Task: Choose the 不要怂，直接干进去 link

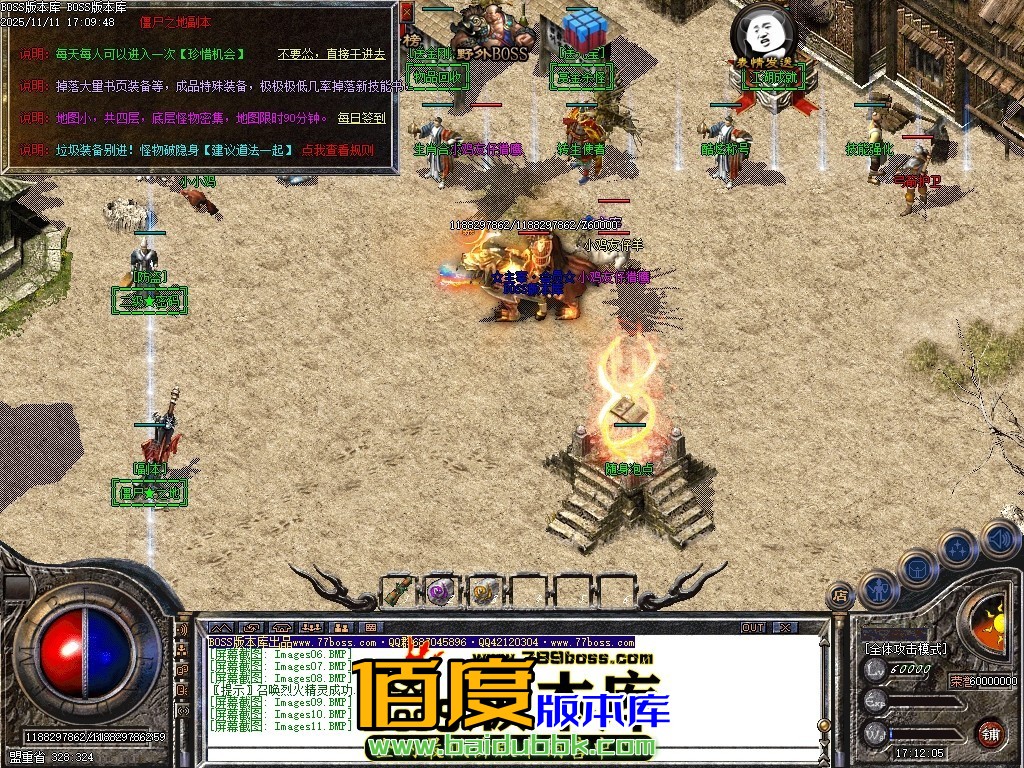Action: 331,54
